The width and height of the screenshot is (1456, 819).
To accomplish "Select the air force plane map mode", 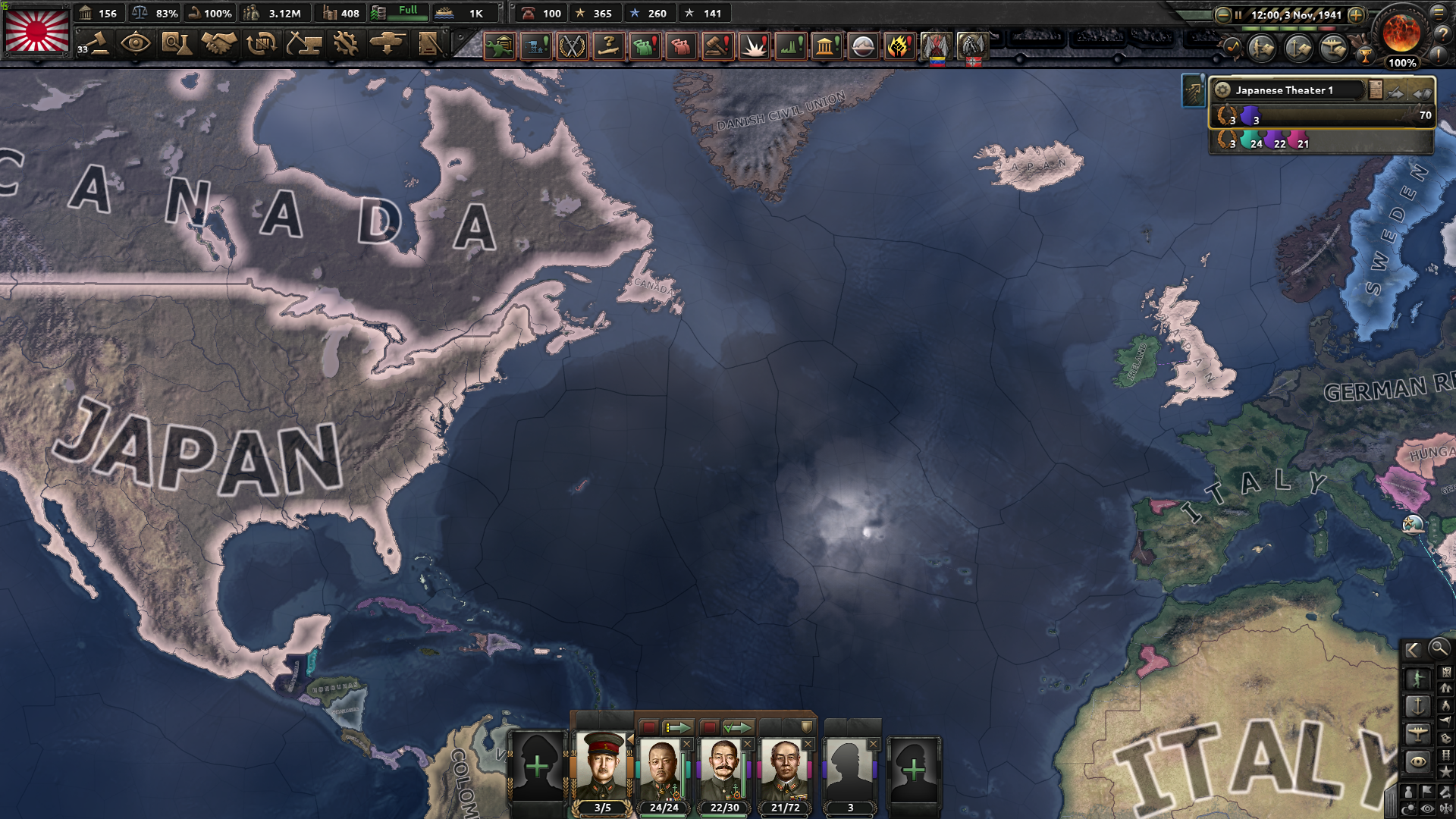I will pos(1418,733).
